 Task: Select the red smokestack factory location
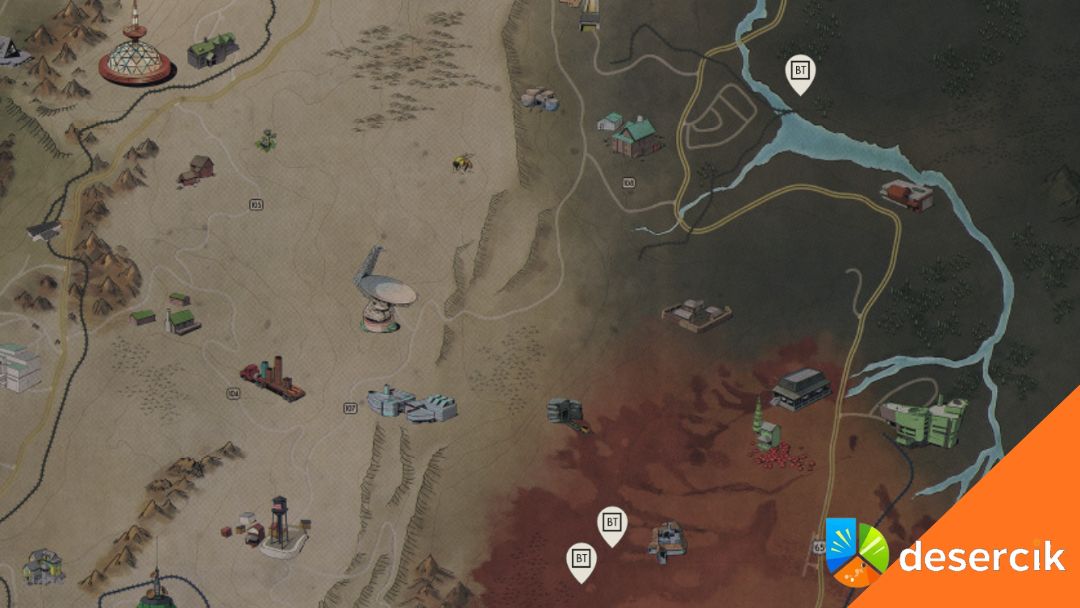tap(271, 380)
